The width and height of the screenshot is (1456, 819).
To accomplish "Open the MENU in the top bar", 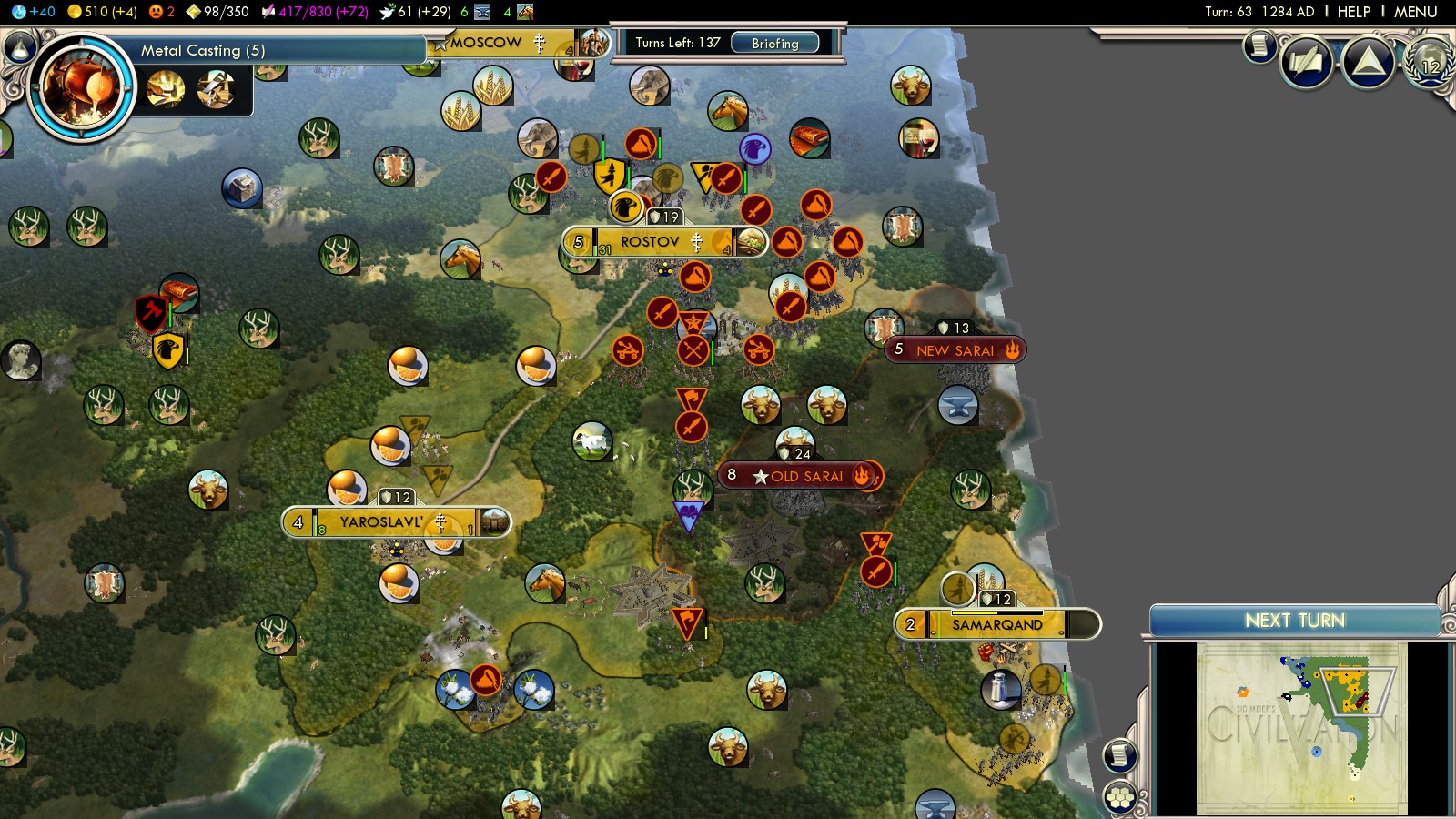I will click(x=1415, y=12).
